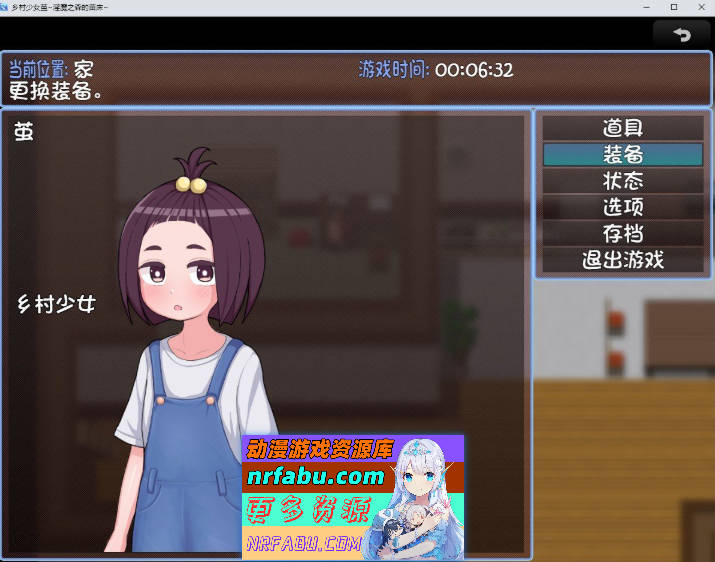
Task: Click the nrfabu.com banner ad
Action: 353,497
